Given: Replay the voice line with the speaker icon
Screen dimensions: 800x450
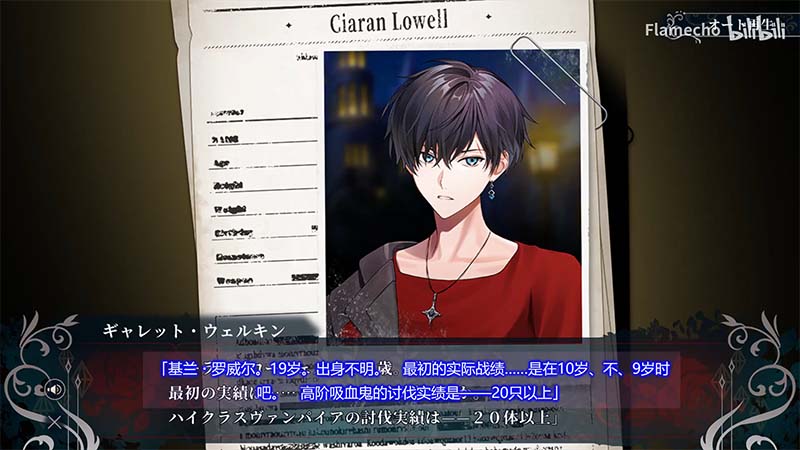Looking at the screenshot, I should (x=55, y=388).
